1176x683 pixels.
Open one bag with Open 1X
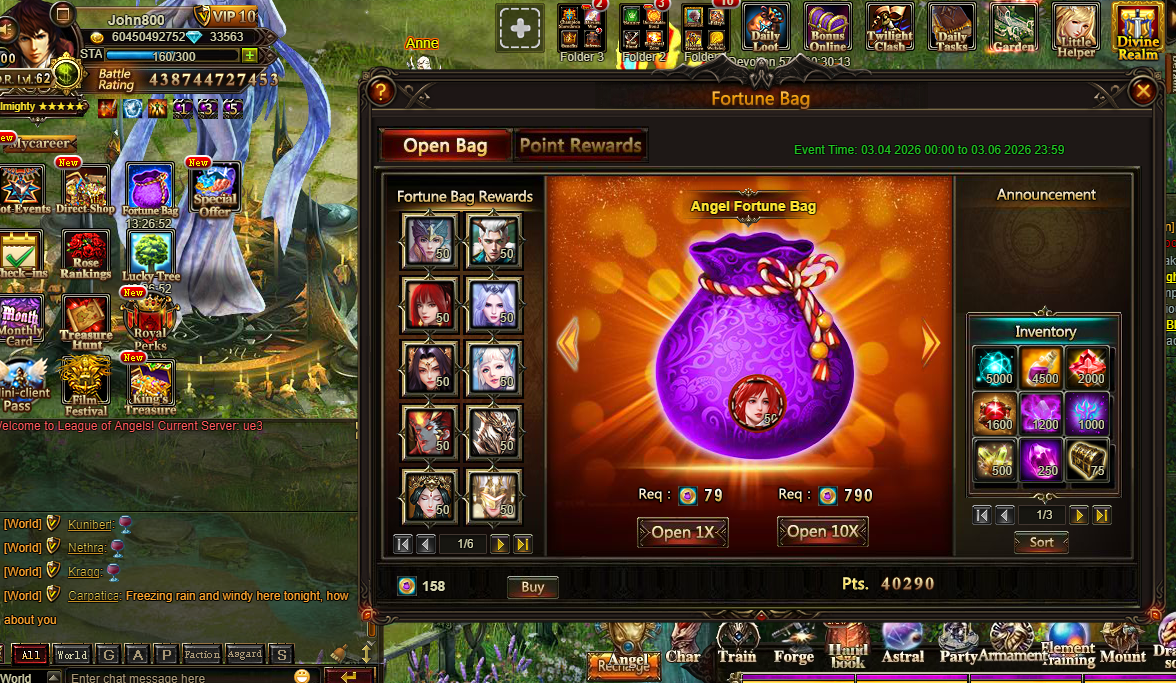682,532
